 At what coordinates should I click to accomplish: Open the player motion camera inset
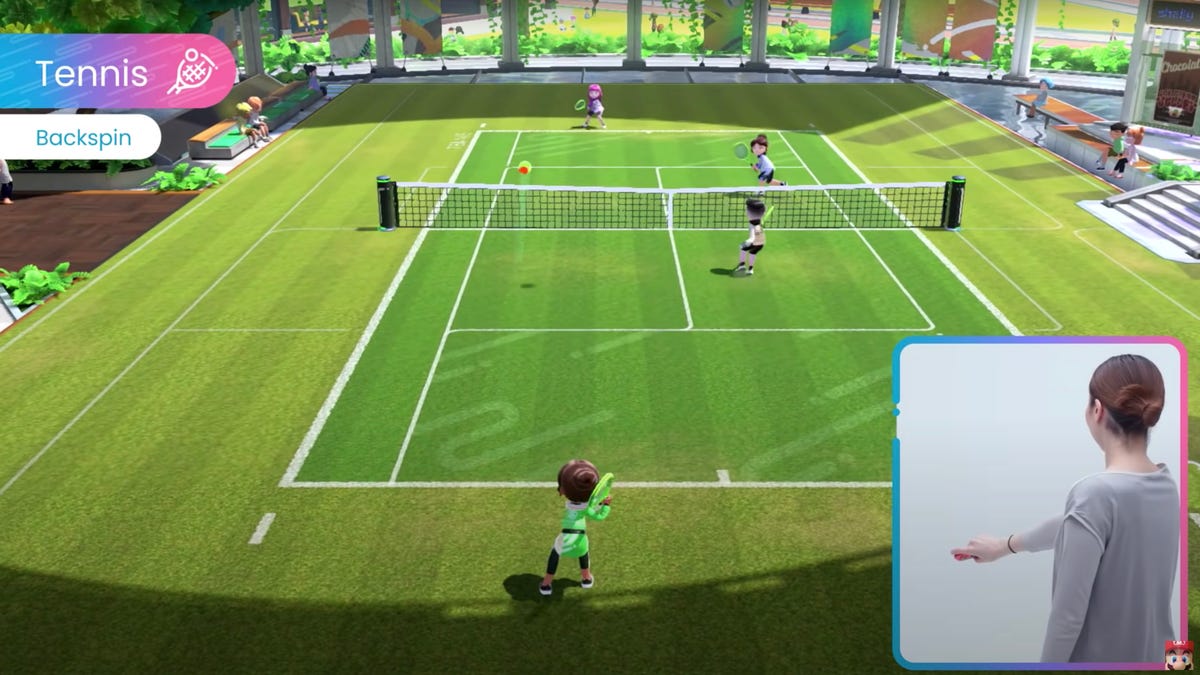point(1040,503)
